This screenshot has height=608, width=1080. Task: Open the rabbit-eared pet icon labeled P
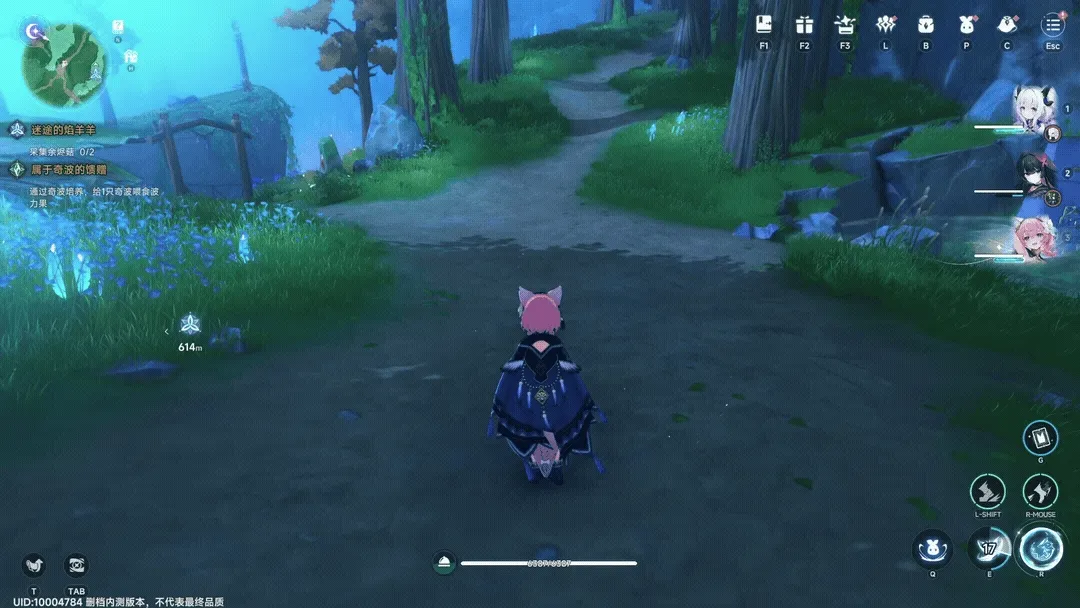966,25
